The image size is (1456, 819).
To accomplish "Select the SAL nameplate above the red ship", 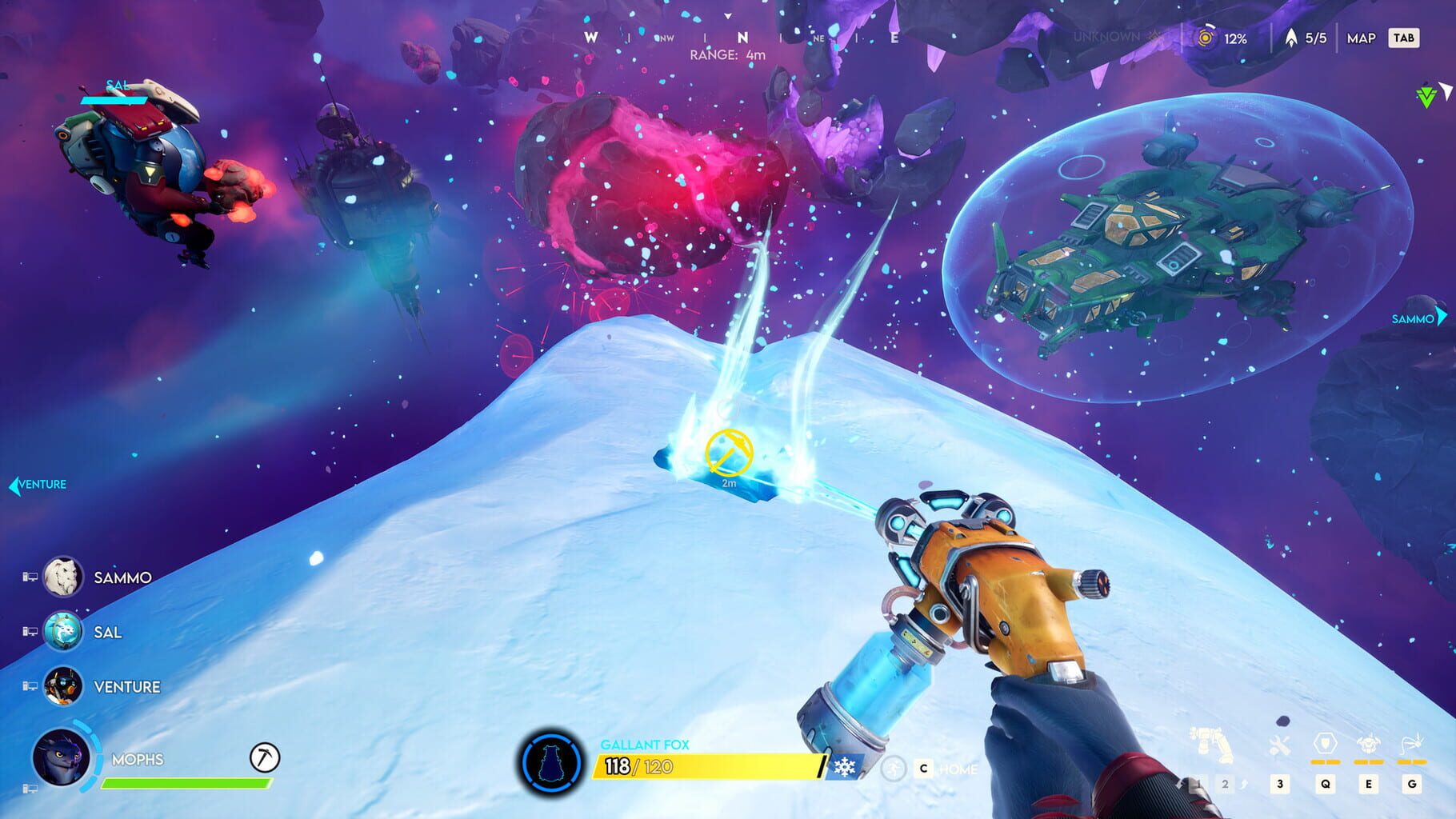I will point(118,82).
